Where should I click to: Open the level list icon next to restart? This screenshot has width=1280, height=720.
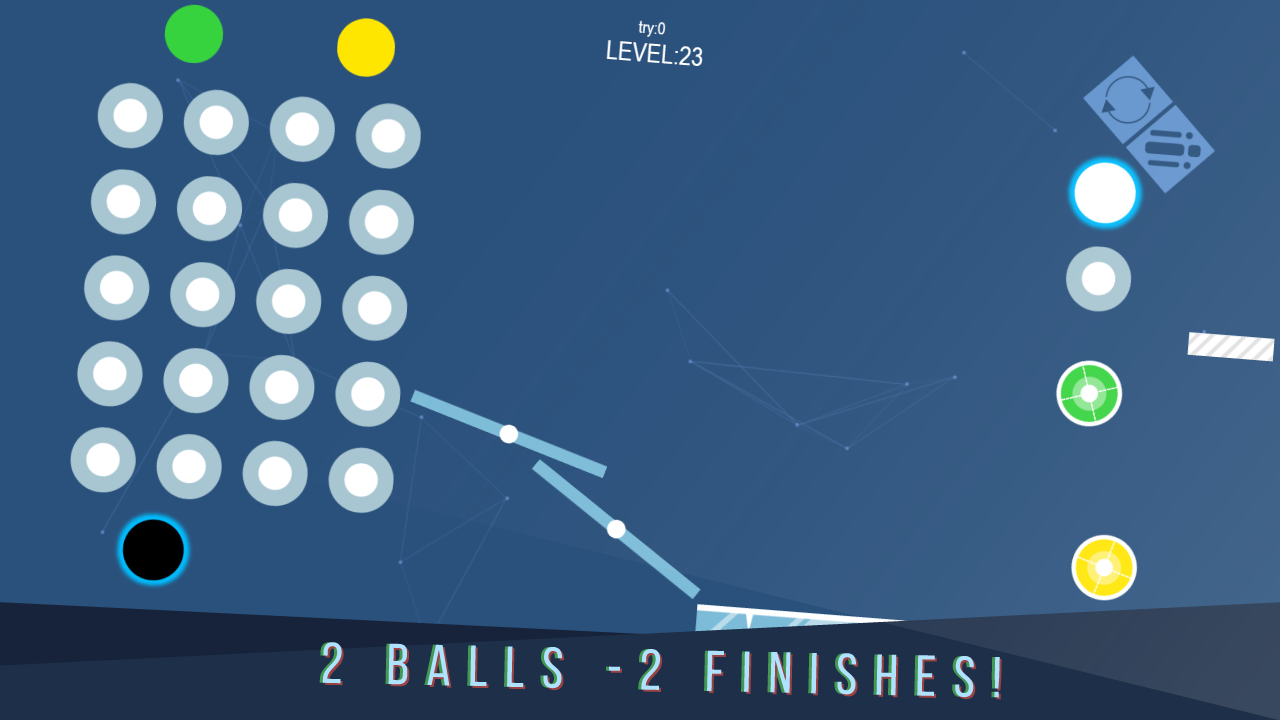coord(1172,146)
